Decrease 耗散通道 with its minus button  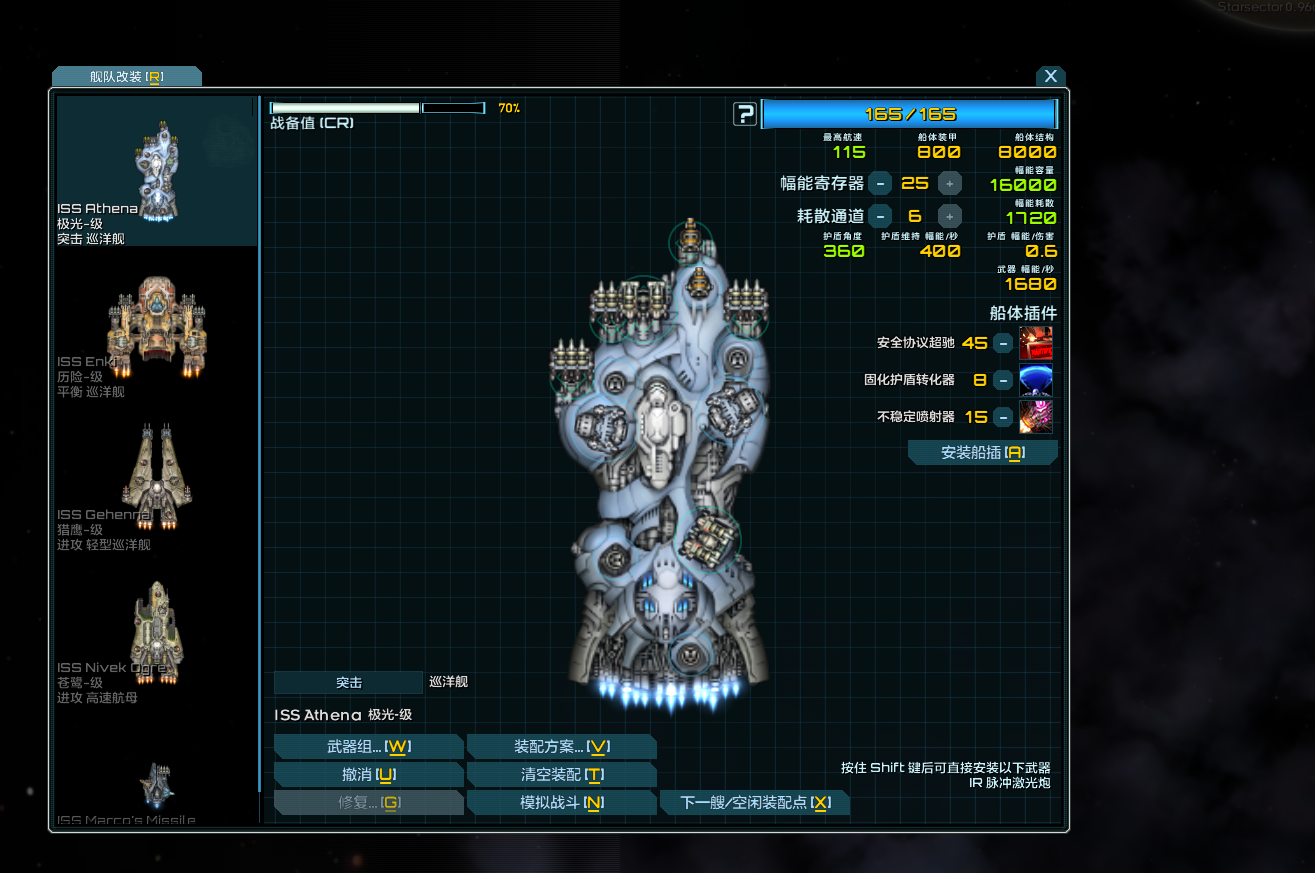tap(880, 216)
